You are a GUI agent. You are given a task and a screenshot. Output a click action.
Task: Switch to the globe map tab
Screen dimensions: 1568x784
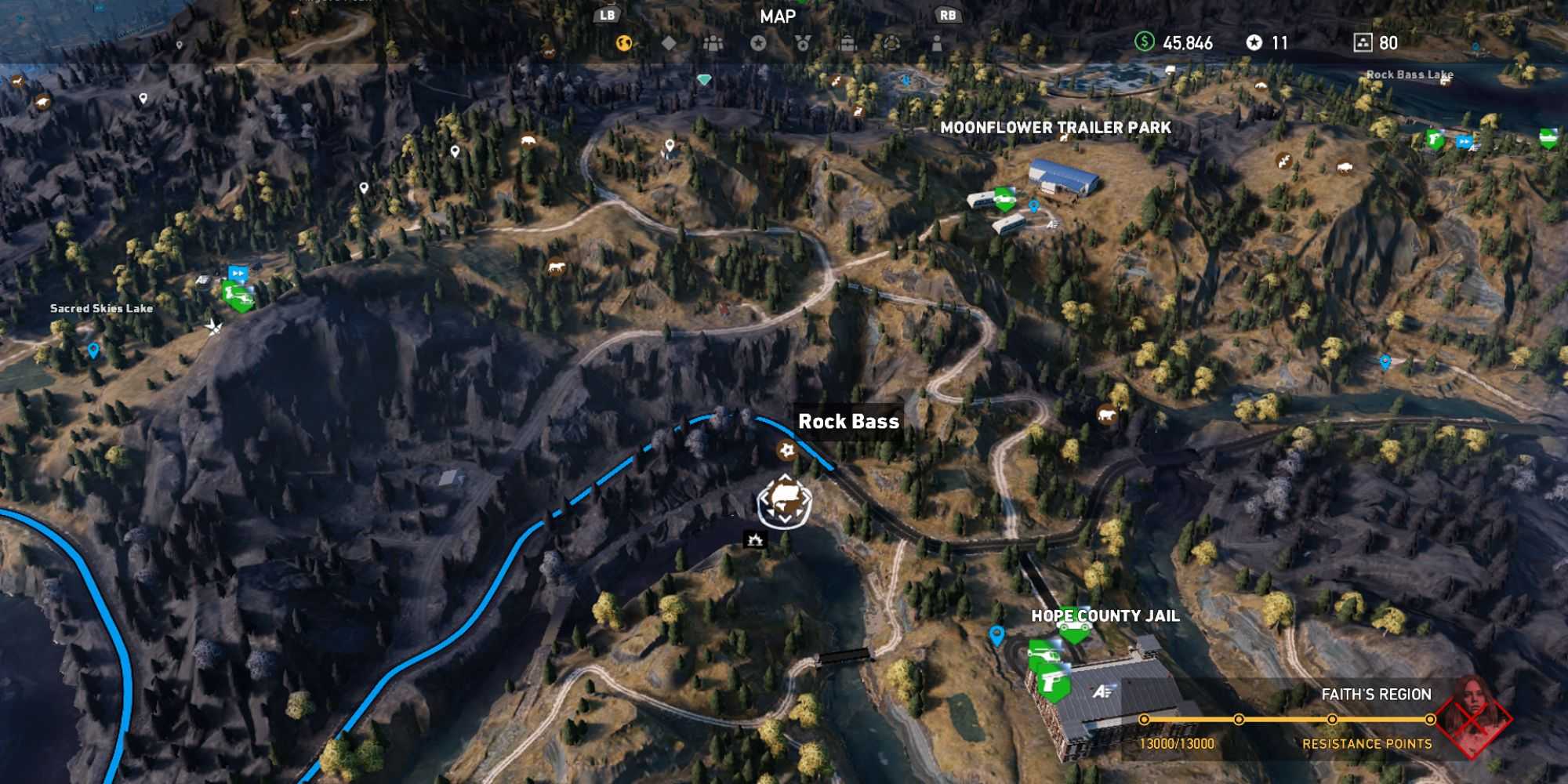tap(624, 43)
